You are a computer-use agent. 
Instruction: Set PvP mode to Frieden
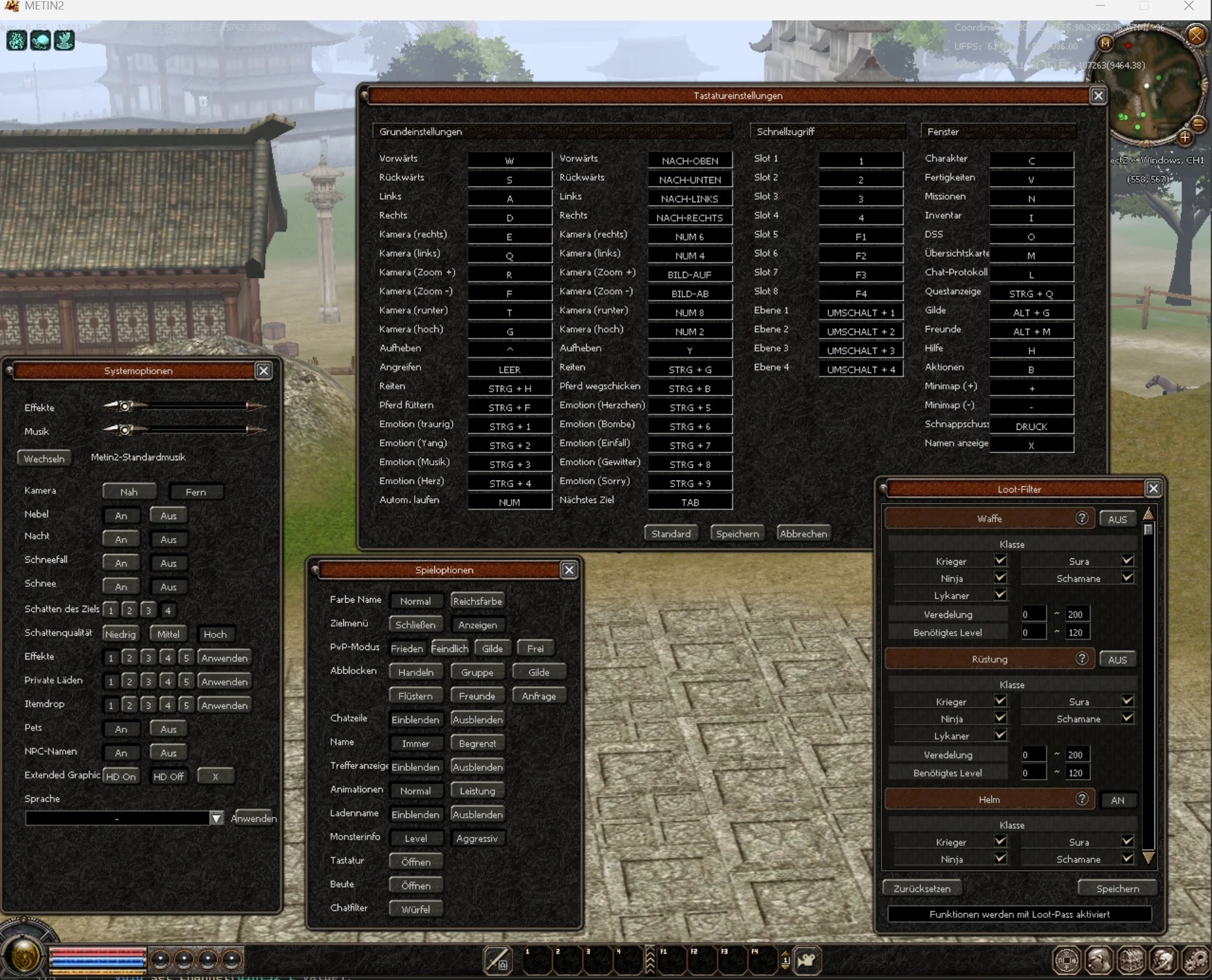(407, 649)
